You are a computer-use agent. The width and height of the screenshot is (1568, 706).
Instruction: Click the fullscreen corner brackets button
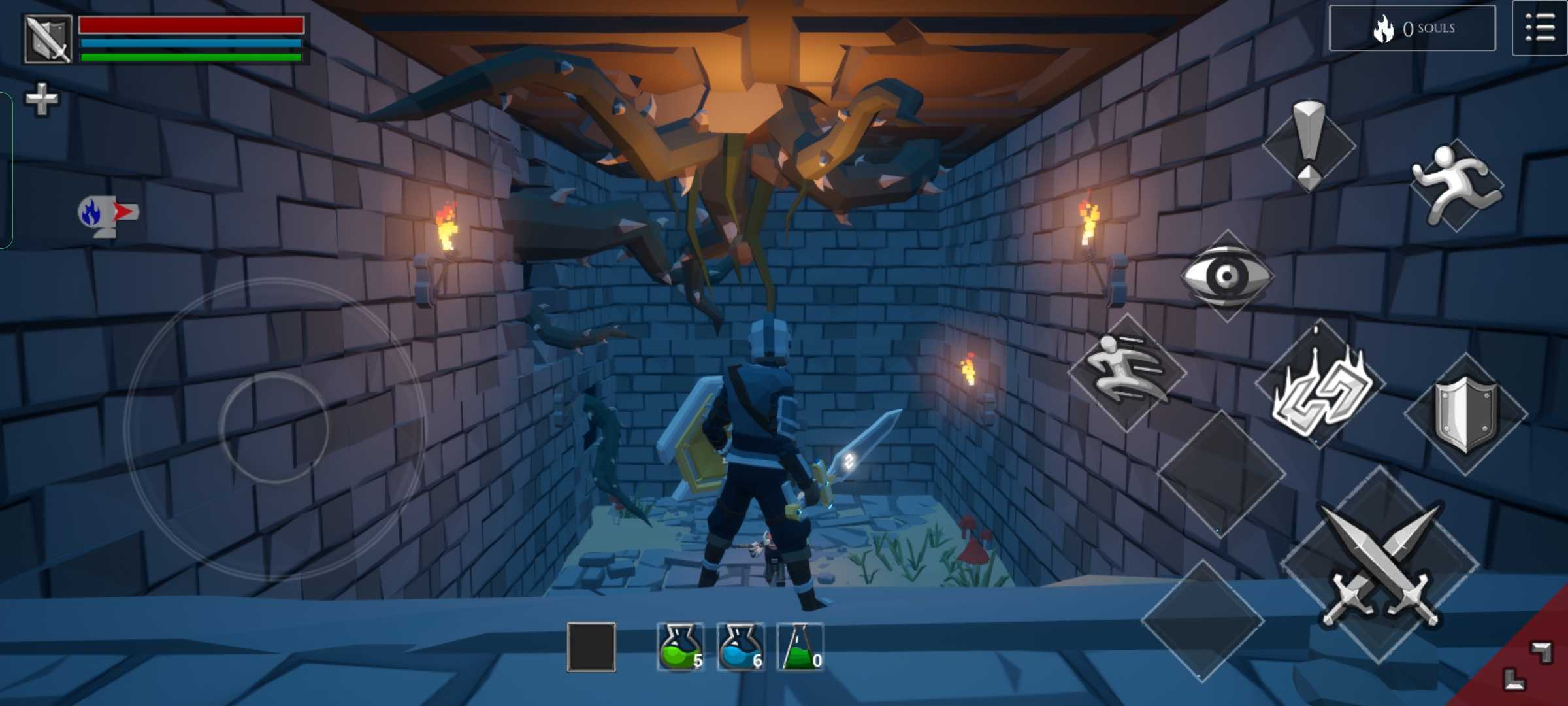tap(1527, 665)
